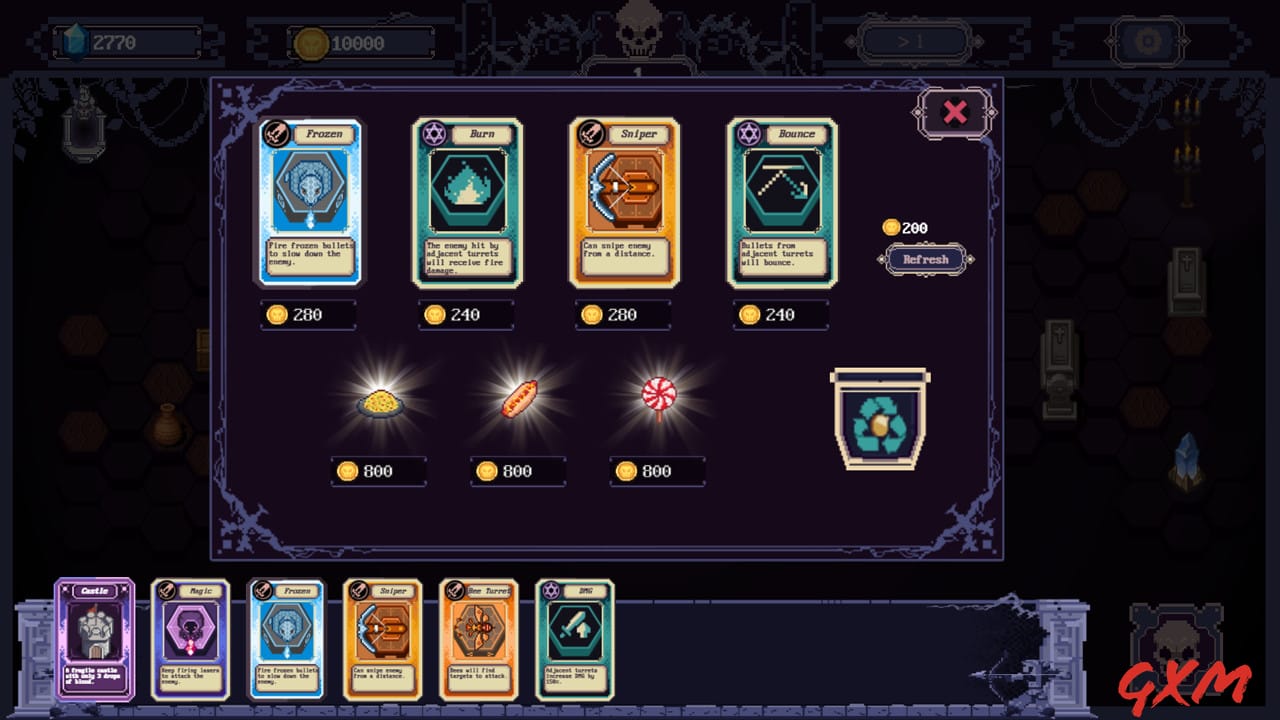Viewport: 1280px width, 720px height.
Task: Click the 240 price under Bounce card
Action: point(782,315)
